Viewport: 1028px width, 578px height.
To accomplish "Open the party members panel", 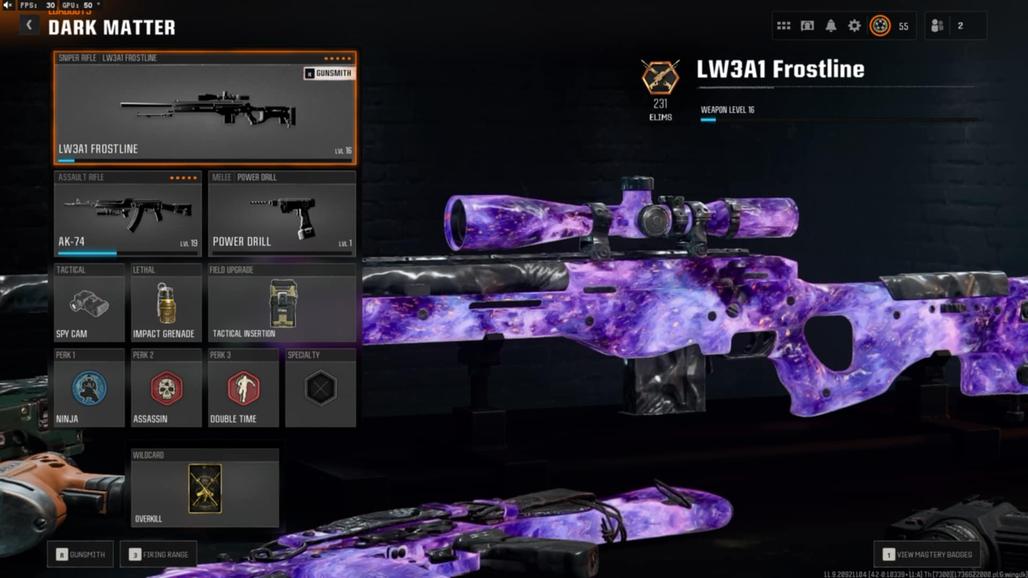I will [x=948, y=26].
